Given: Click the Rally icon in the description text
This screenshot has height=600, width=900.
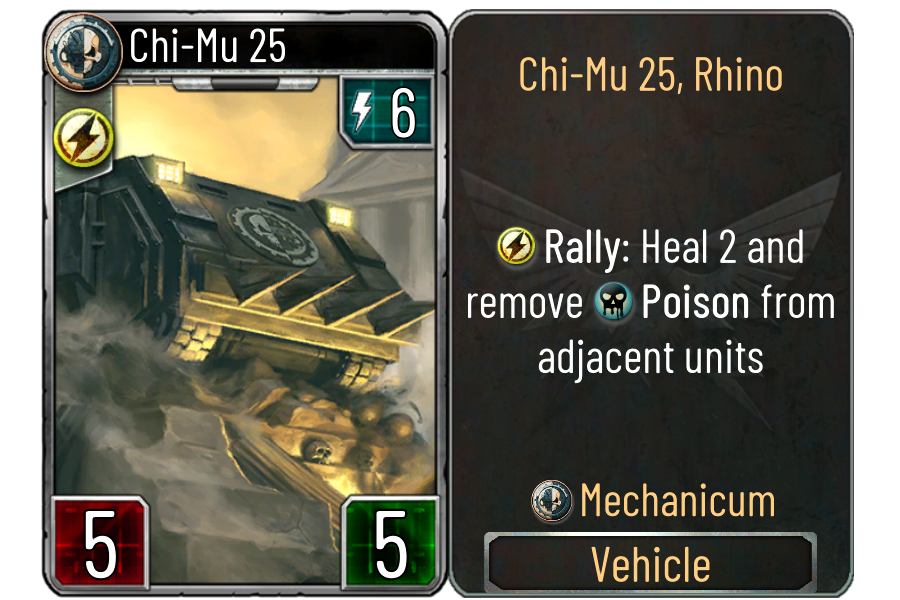Looking at the screenshot, I should [517, 247].
